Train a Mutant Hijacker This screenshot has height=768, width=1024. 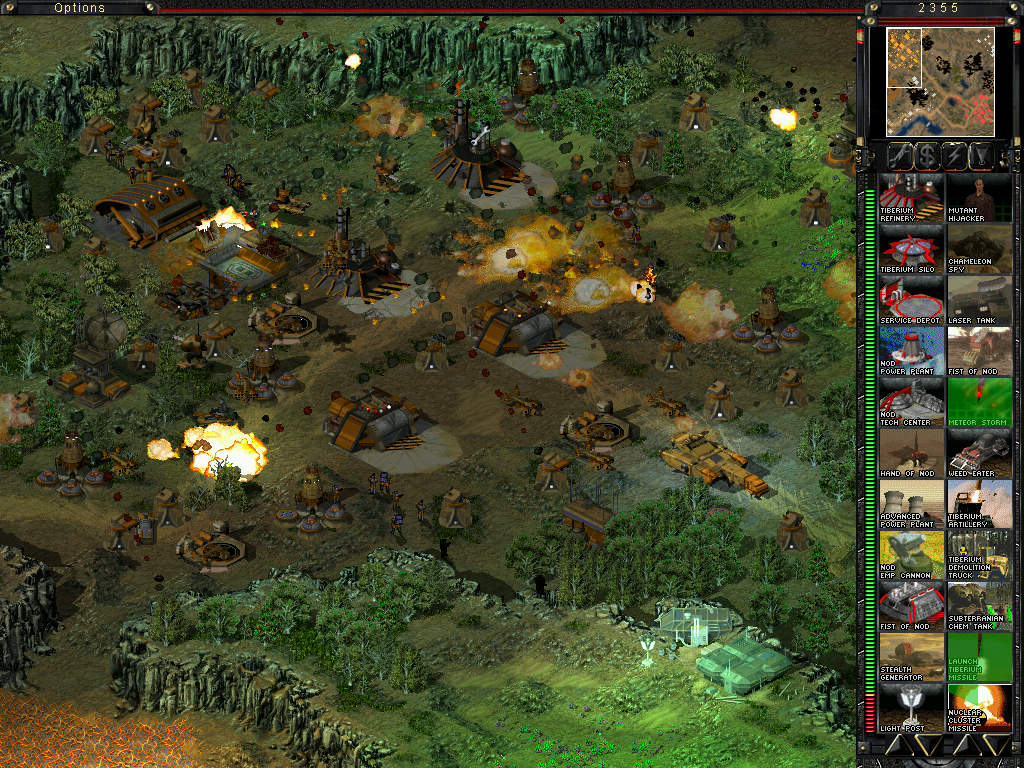(979, 197)
